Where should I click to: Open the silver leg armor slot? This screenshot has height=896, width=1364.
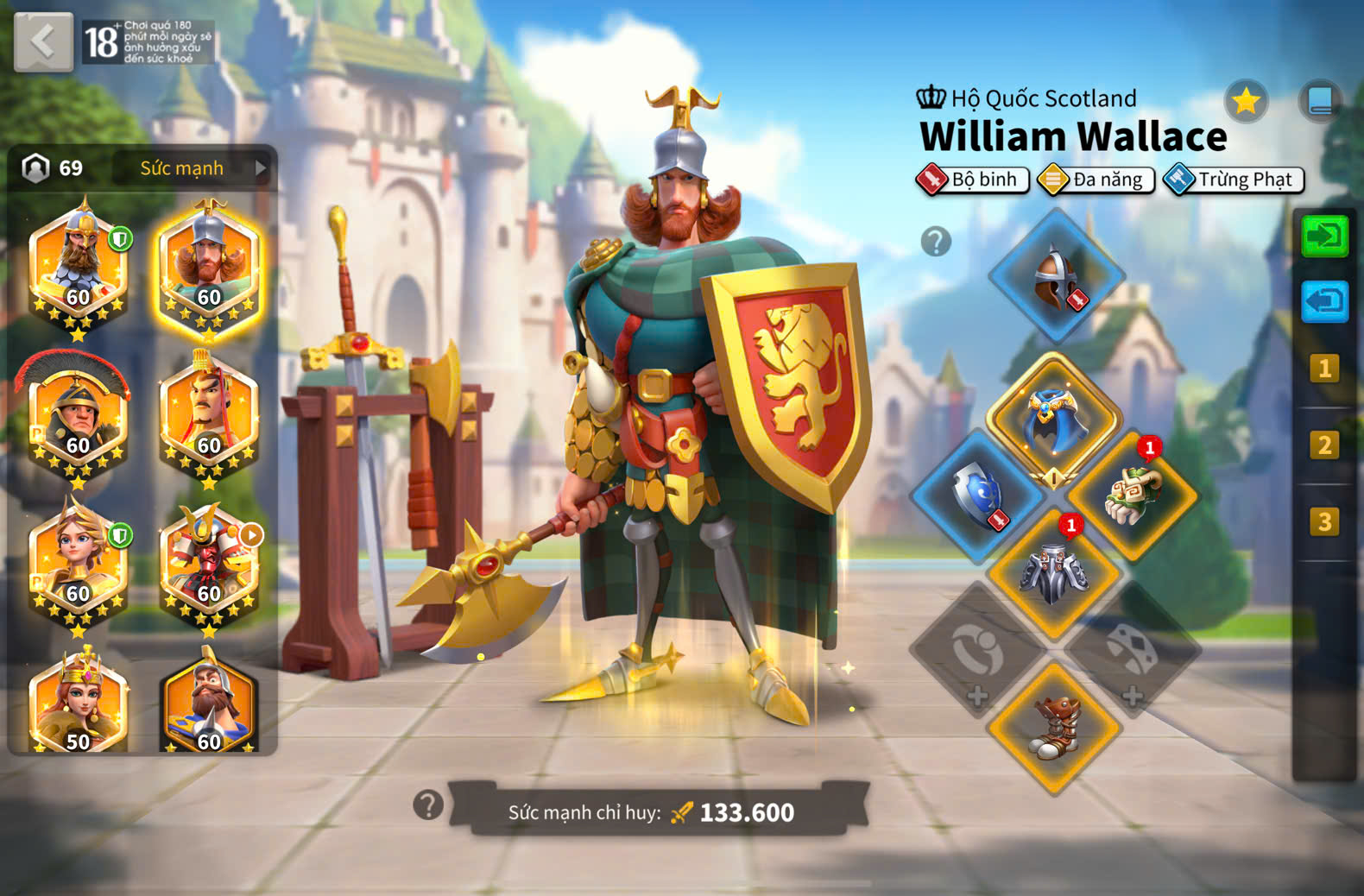(x=1054, y=572)
